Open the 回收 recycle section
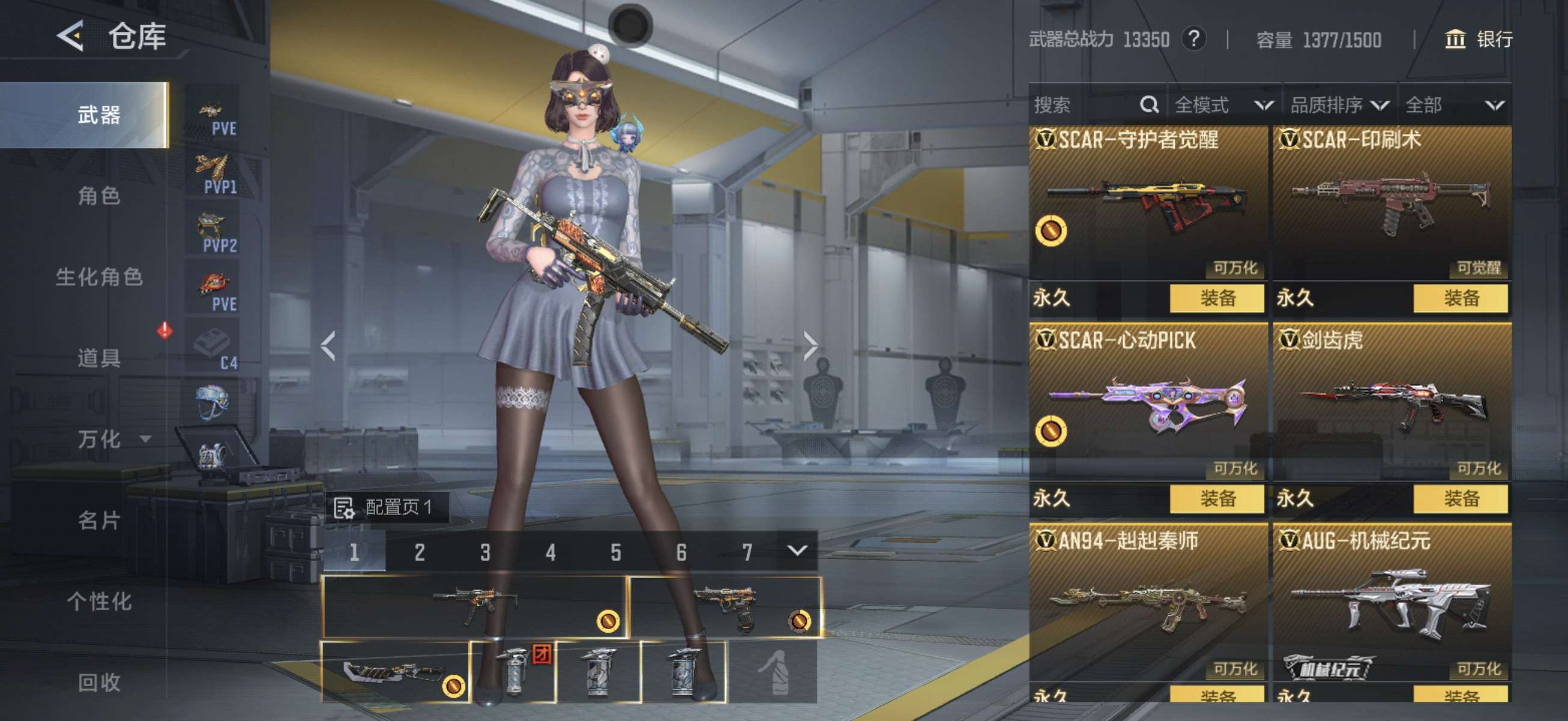The image size is (1568, 721). [x=99, y=682]
